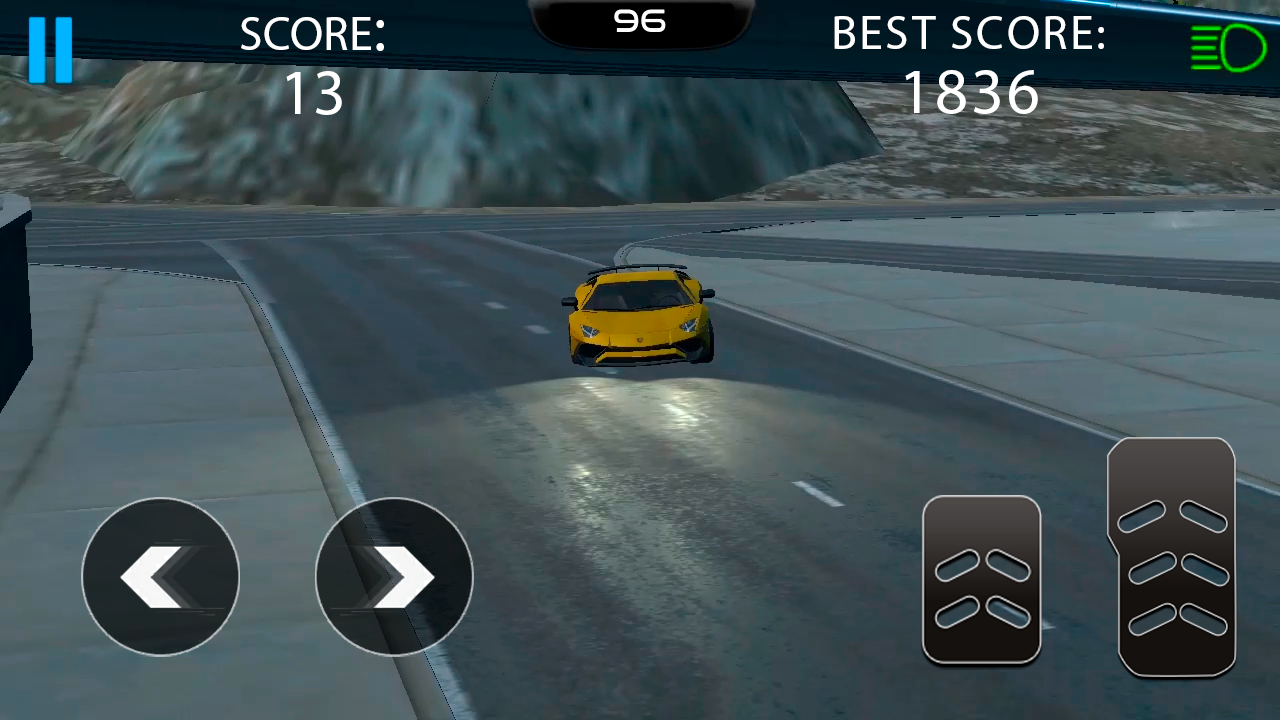Toggle pause to freeze gameplay
The image size is (1280, 720).
pyautogui.click(x=51, y=48)
